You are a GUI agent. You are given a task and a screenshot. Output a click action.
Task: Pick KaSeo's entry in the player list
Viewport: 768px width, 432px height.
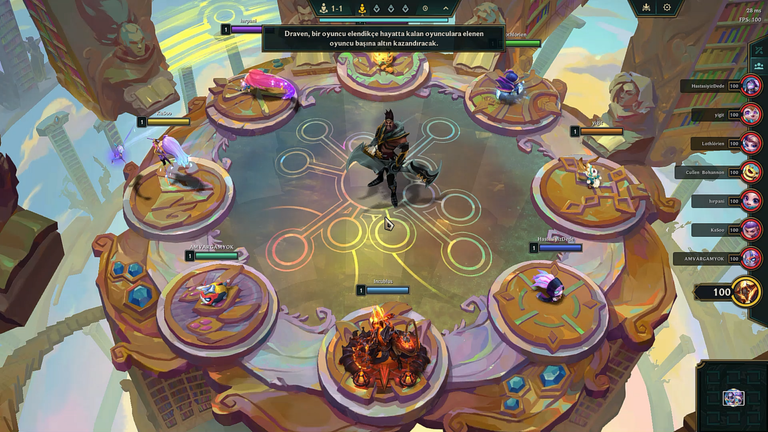750,230
